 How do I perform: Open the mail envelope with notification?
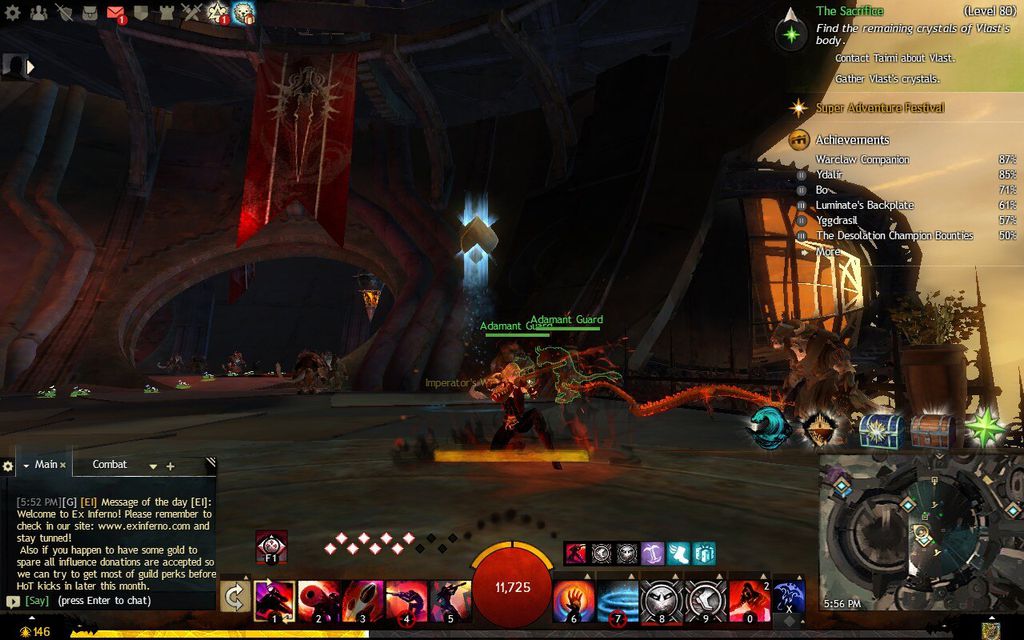115,13
